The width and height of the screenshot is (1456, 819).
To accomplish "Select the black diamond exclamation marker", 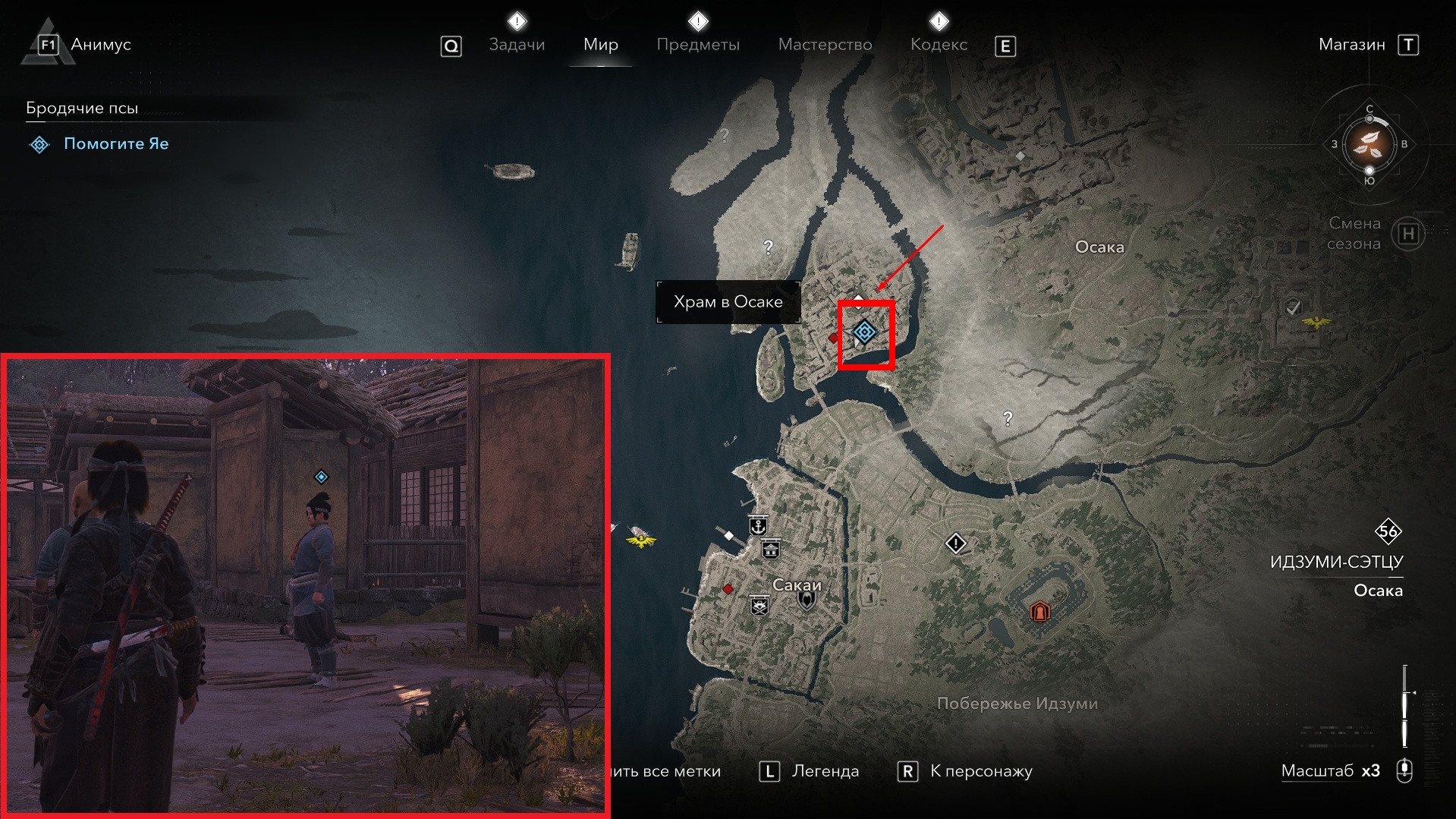I will [x=955, y=543].
